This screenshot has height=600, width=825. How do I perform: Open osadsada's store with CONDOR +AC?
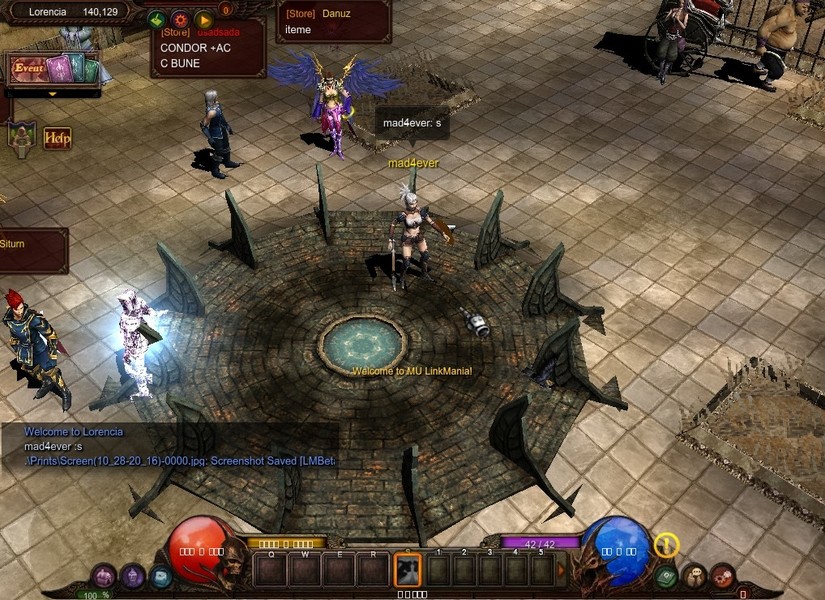tap(208, 48)
